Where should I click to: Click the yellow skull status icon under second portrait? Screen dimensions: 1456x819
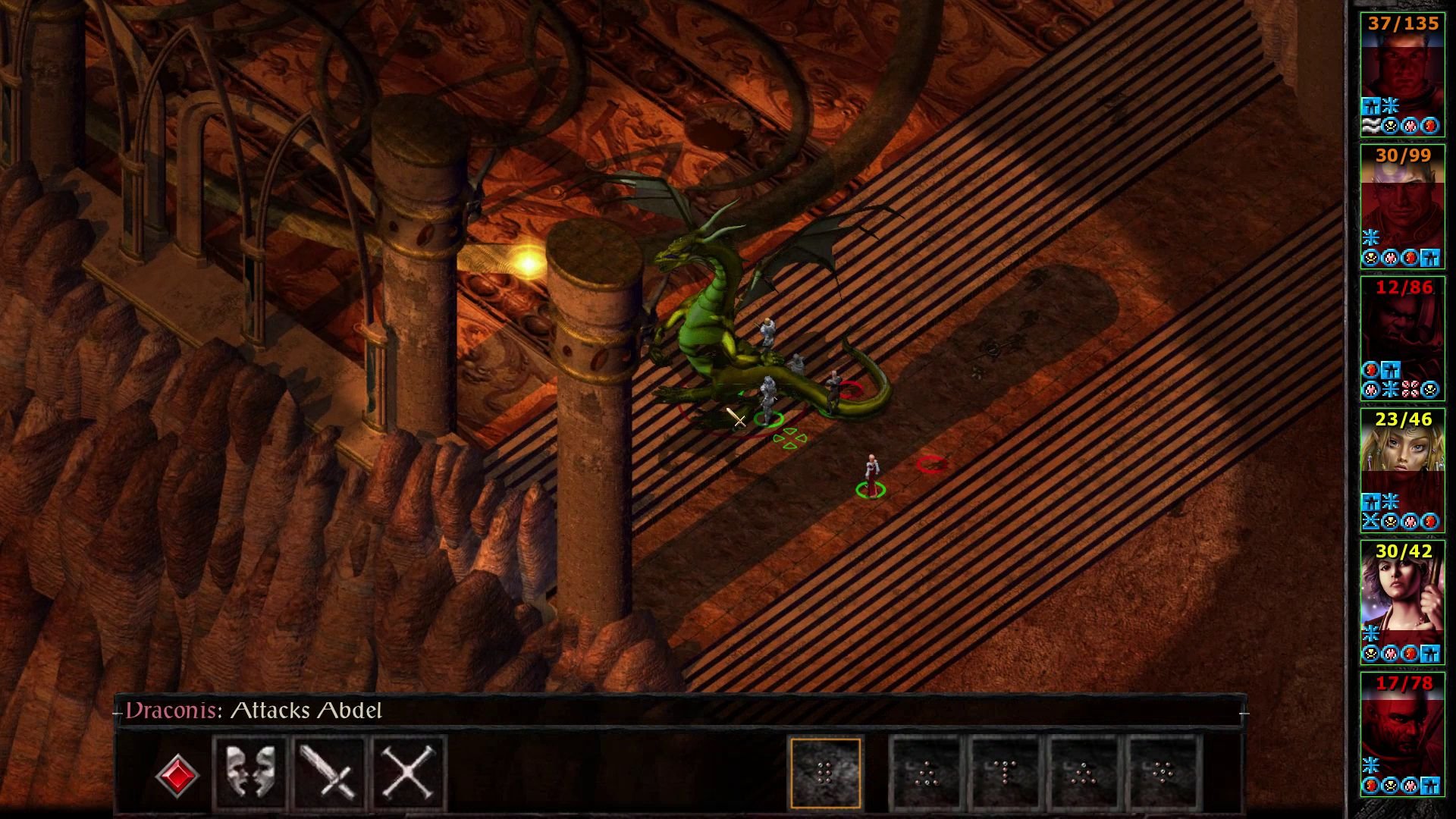(x=1370, y=259)
